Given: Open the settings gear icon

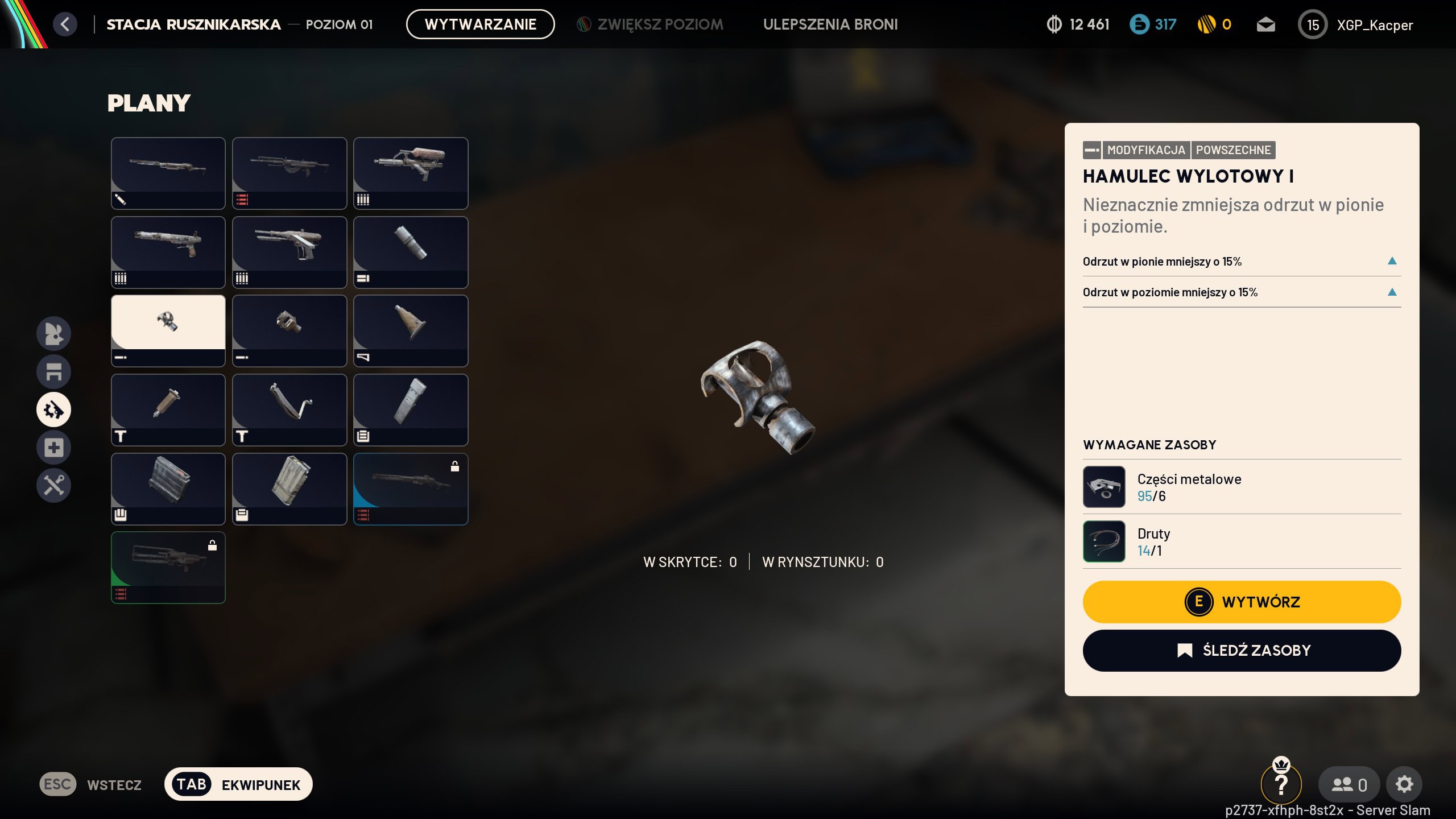Looking at the screenshot, I should pyautogui.click(x=1404, y=784).
